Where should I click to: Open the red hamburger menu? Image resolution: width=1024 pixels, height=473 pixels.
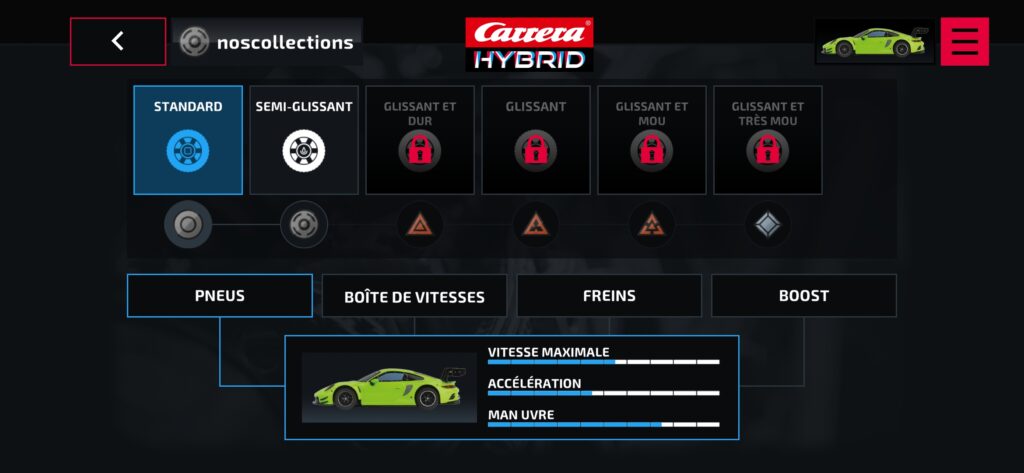[x=964, y=42]
